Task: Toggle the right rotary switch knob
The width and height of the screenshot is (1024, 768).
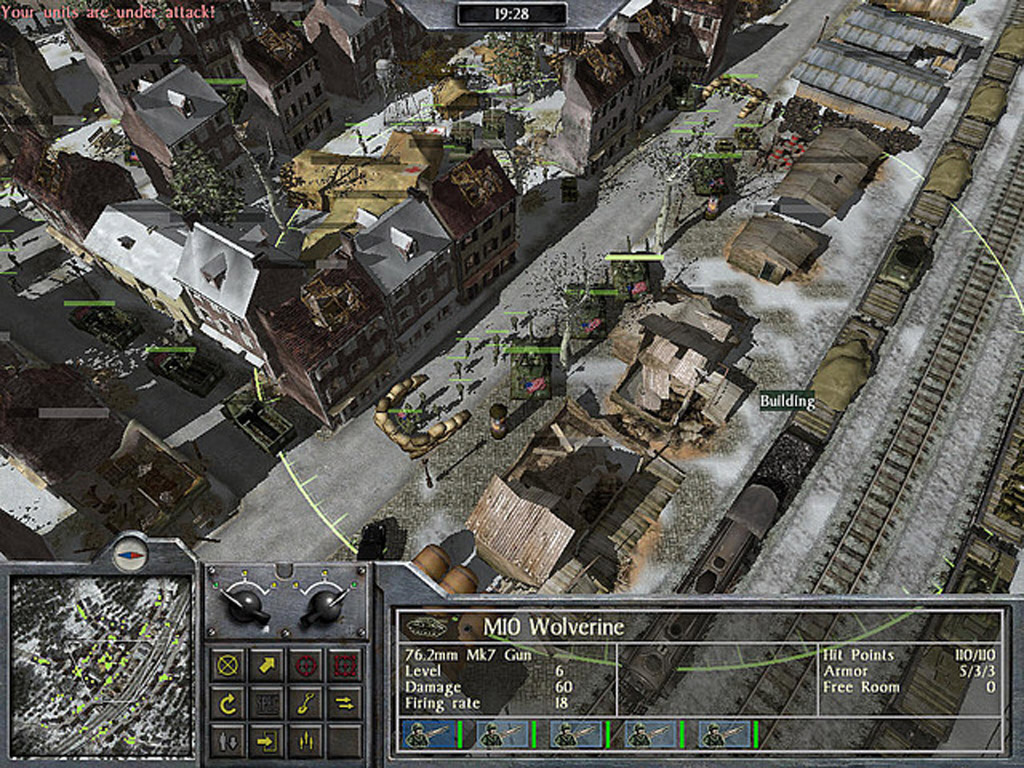Action: click(x=325, y=603)
